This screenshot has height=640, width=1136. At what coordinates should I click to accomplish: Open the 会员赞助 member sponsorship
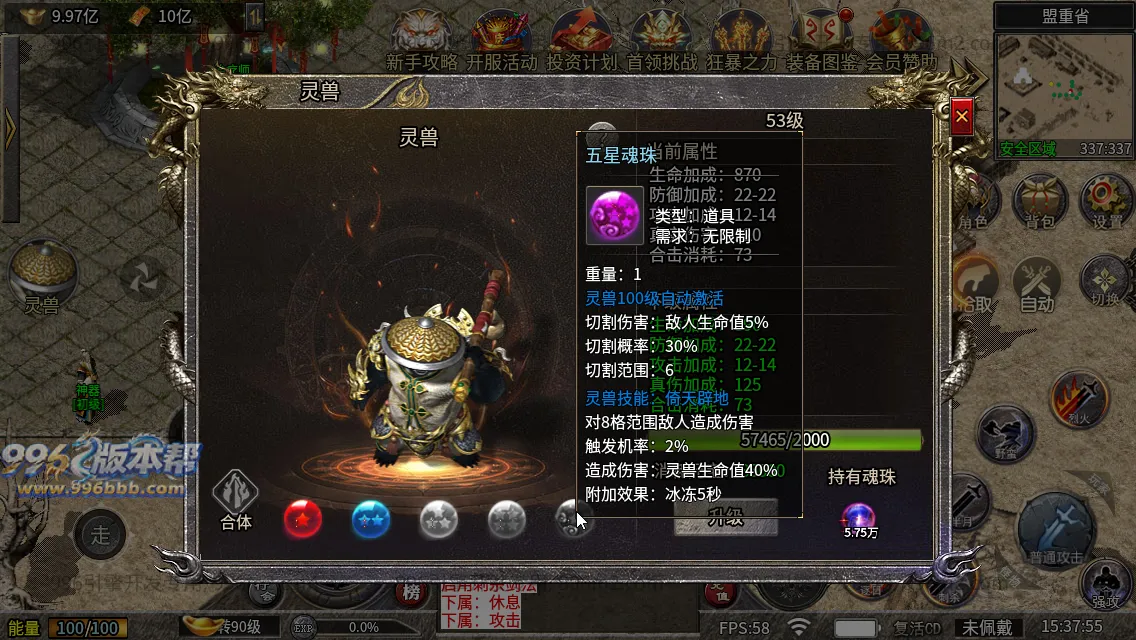pos(900,40)
